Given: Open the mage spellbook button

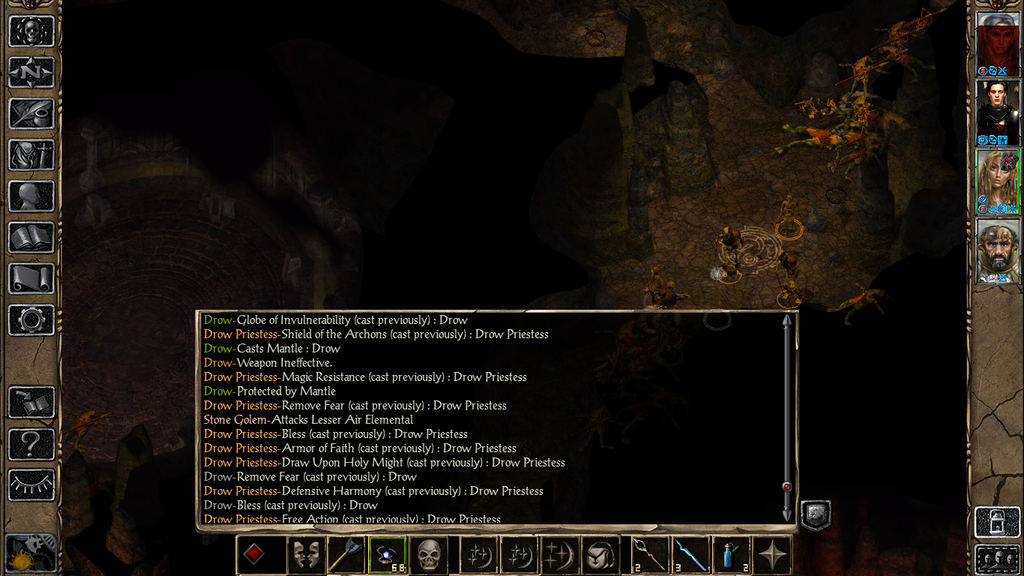Looking at the screenshot, I should pos(31,237).
